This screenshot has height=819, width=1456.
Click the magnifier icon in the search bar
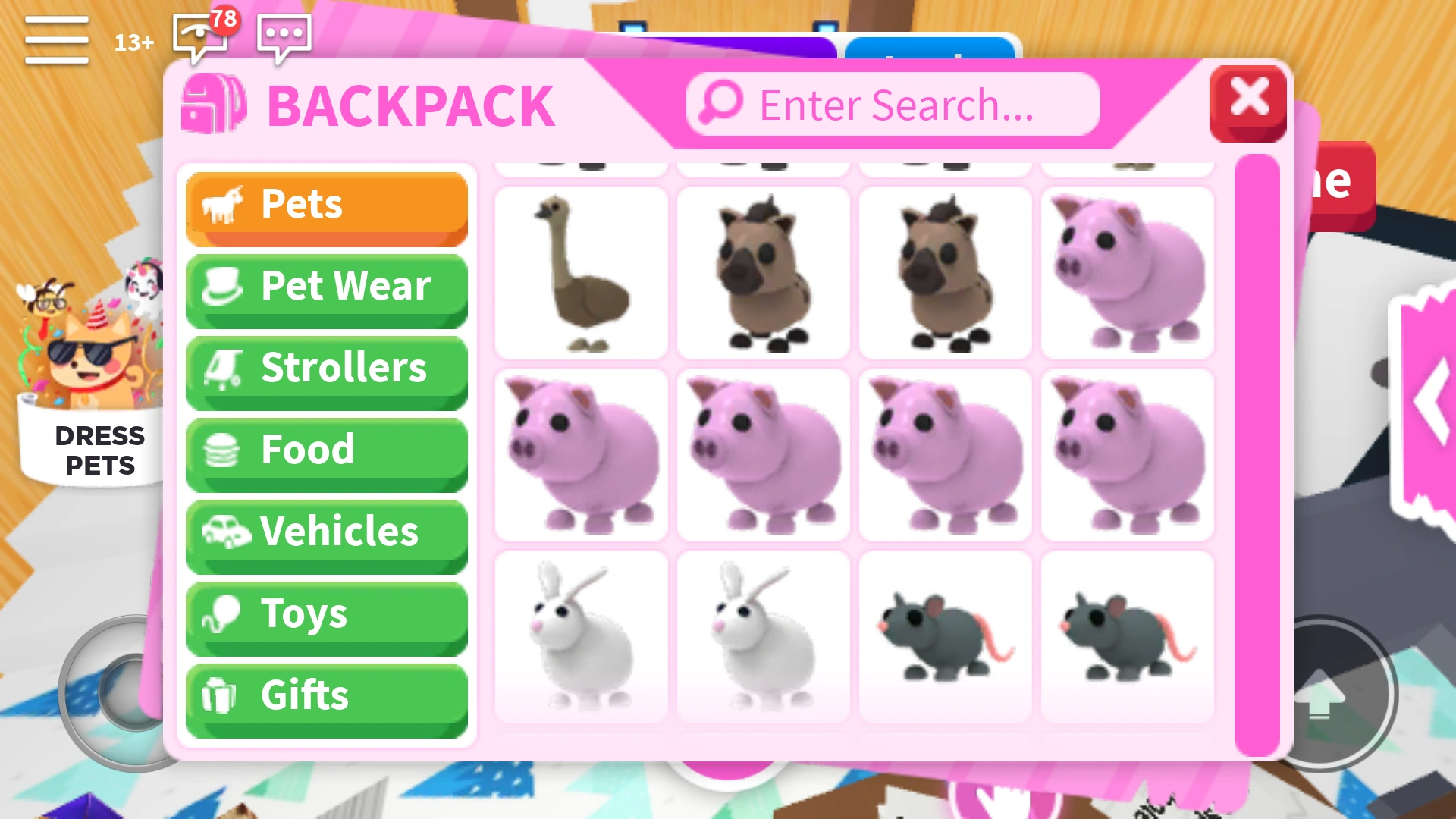[x=719, y=104]
